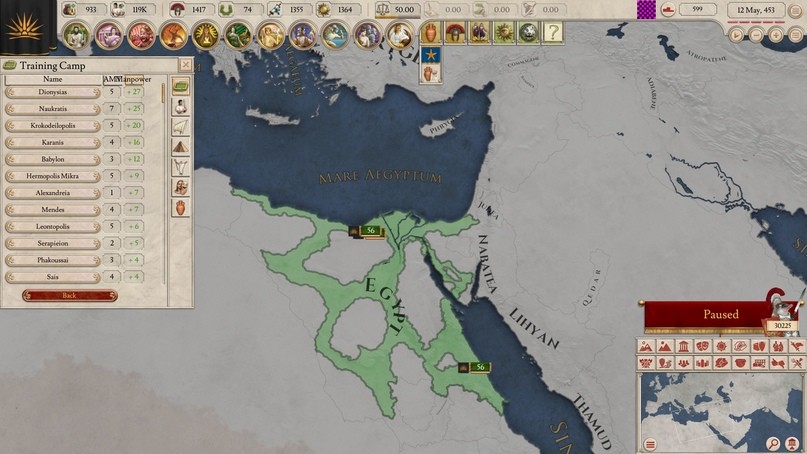Viewport: 807px width, 454px height.
Task: Go back from the Training Camp list
Action: tap(69, 296)
